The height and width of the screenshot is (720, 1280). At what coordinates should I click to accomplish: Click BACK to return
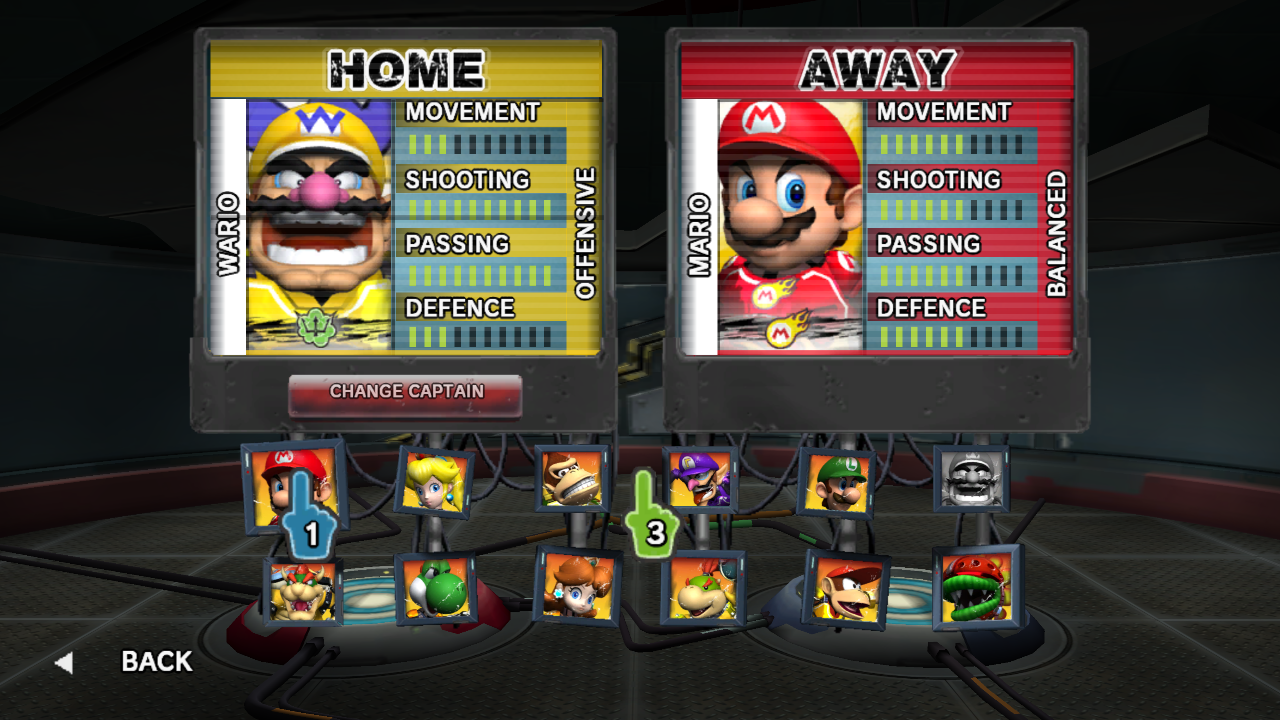[x=155, y=662]
